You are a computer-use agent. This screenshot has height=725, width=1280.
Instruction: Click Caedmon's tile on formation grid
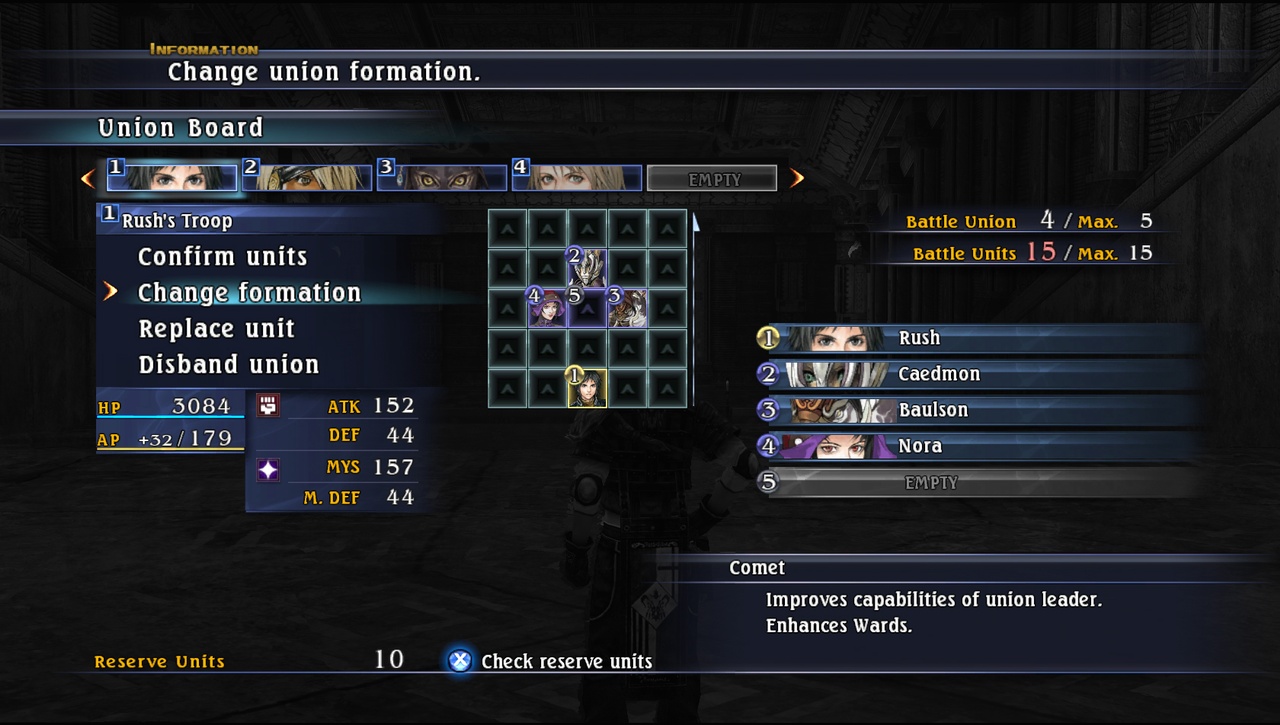tap(587, 268)
